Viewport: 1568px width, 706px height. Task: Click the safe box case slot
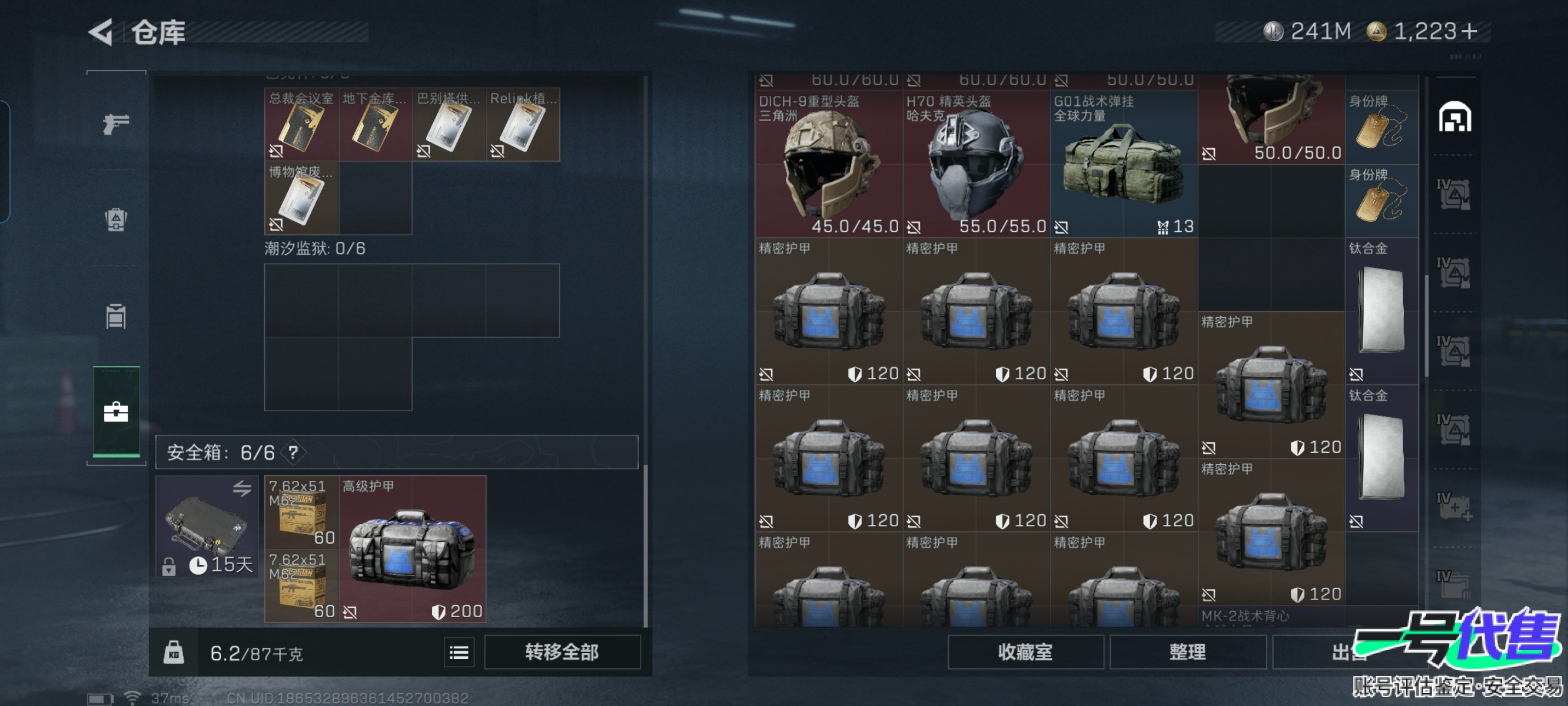[x=207, y=526]
